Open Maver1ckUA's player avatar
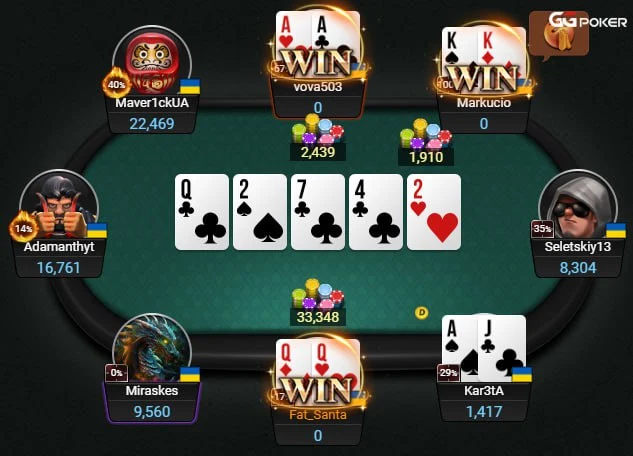The height and width of the screenshot is (456, 633). click(152, 60)
